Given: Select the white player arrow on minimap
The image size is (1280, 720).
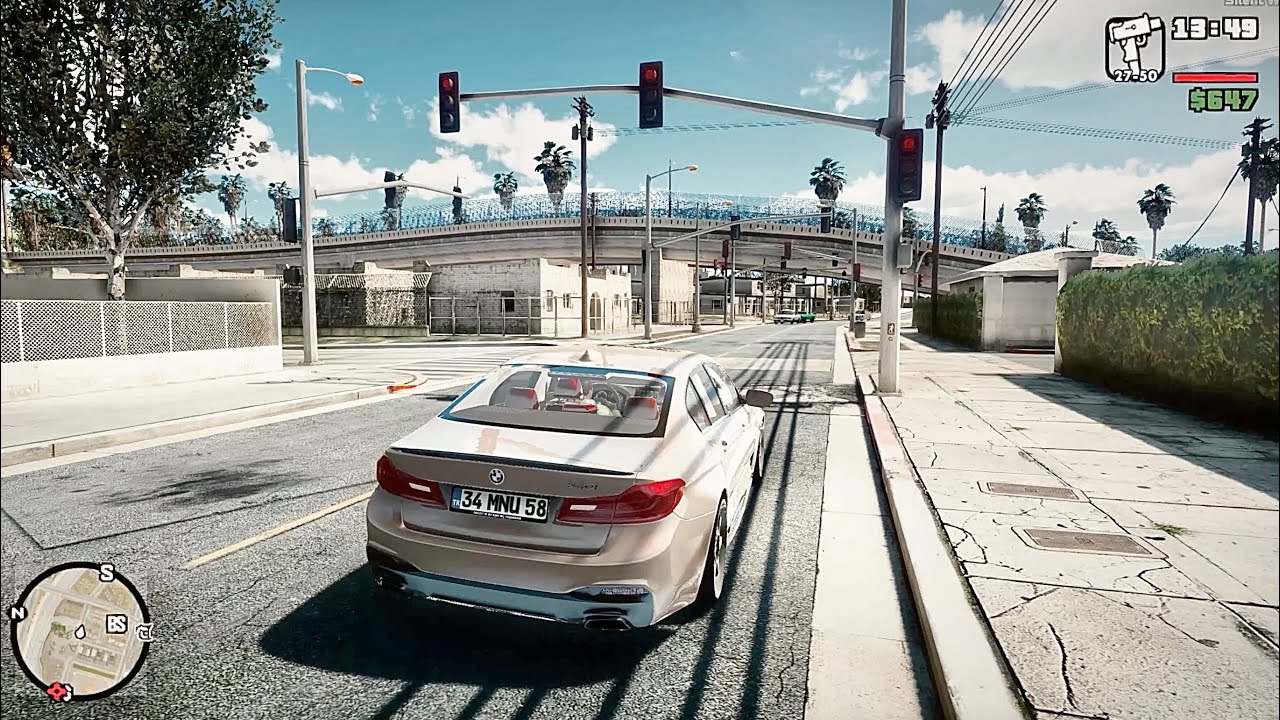Looking at the screenshot, I should [79, 632].
